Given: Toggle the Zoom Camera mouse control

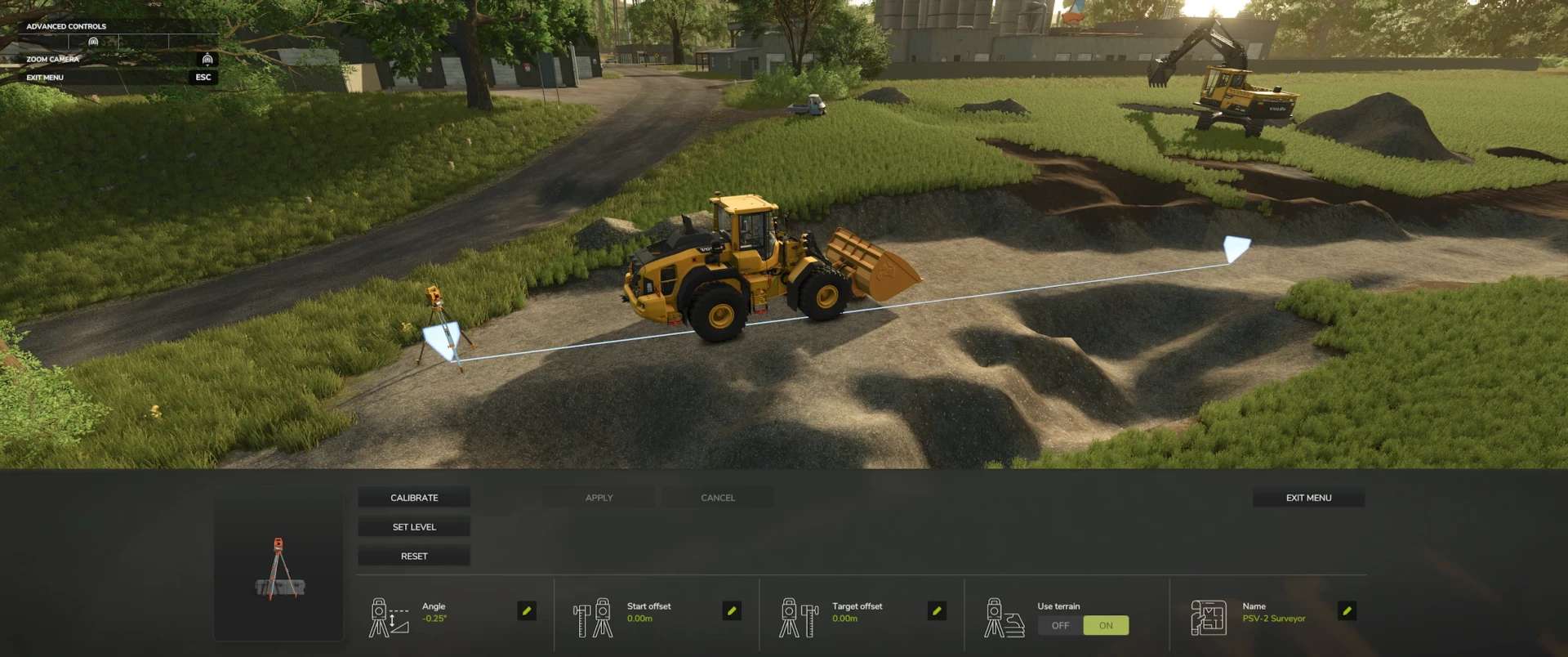Looking at the screenshot, I should pyautogui.click(x=208, y=59).
